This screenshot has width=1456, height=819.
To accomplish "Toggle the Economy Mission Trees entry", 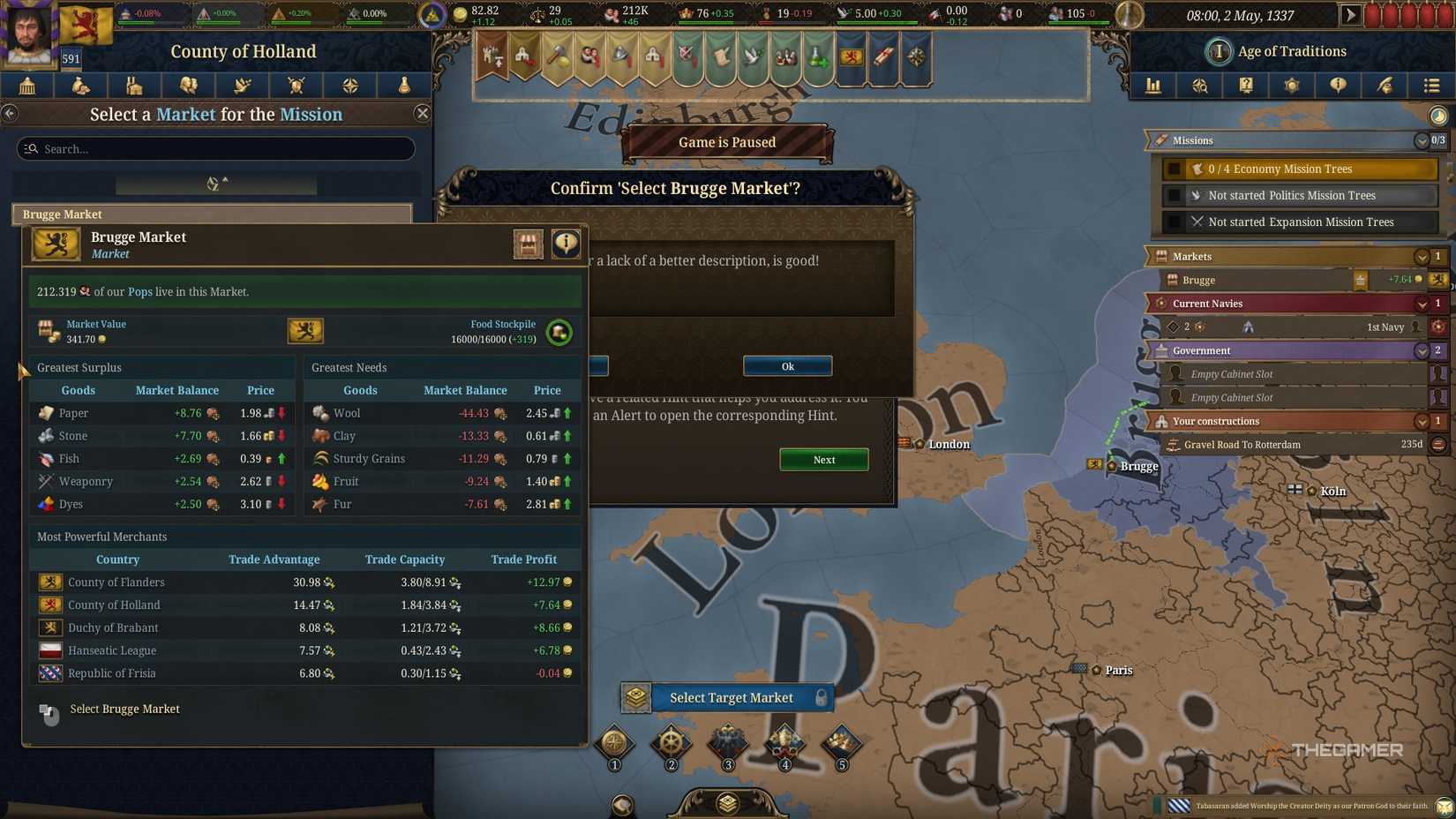I will pyautogui.click(x=1297, y=169).
